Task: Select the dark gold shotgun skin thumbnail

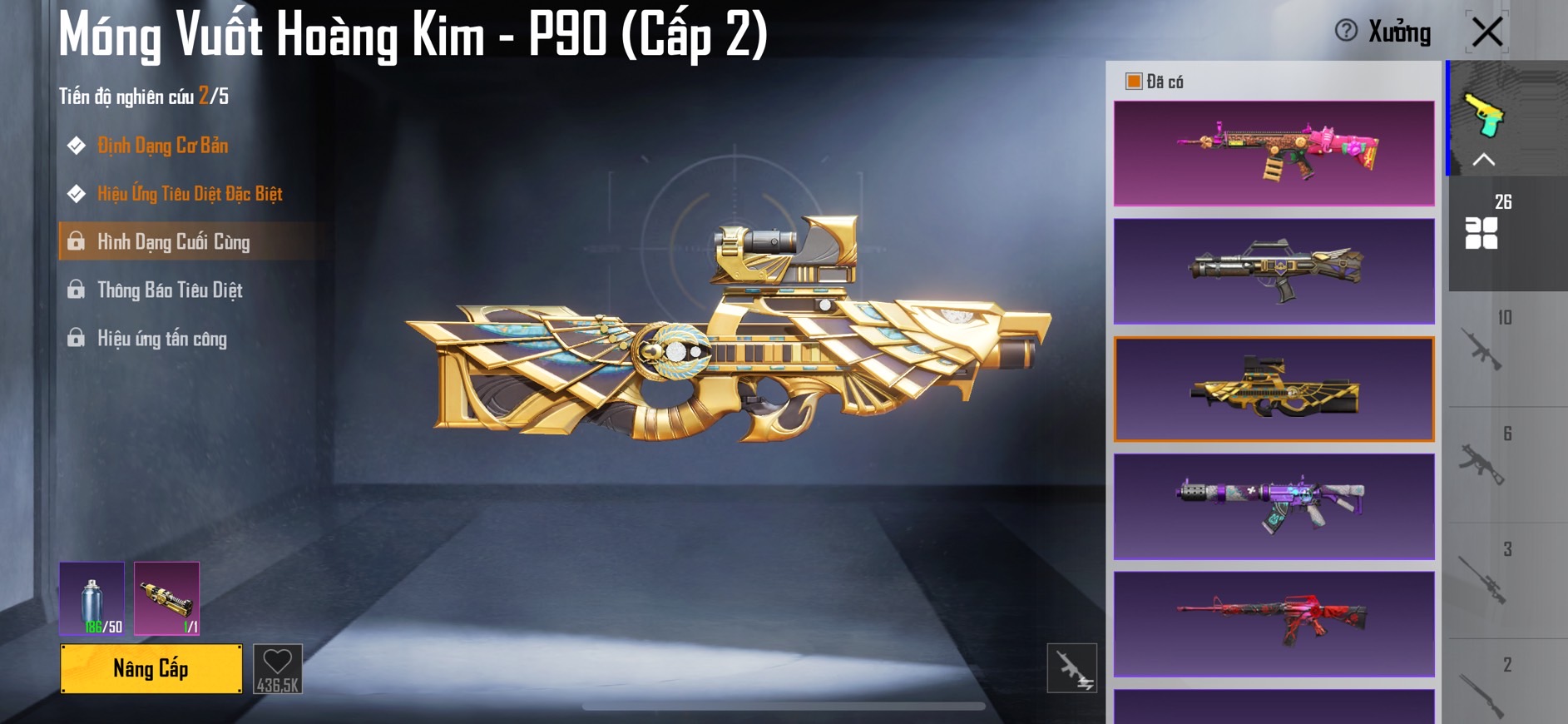Action: 1274,271
